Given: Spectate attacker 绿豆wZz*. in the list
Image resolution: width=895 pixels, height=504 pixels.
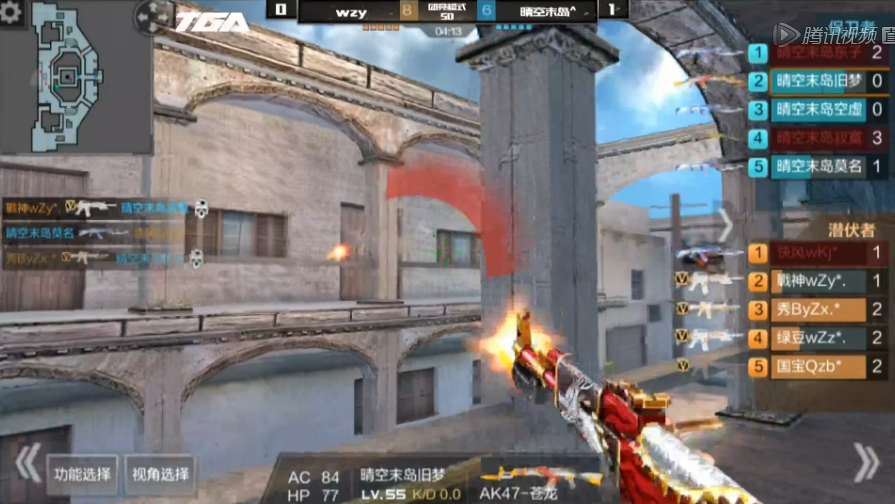Looking at the screenshot, I should [818, 338].
